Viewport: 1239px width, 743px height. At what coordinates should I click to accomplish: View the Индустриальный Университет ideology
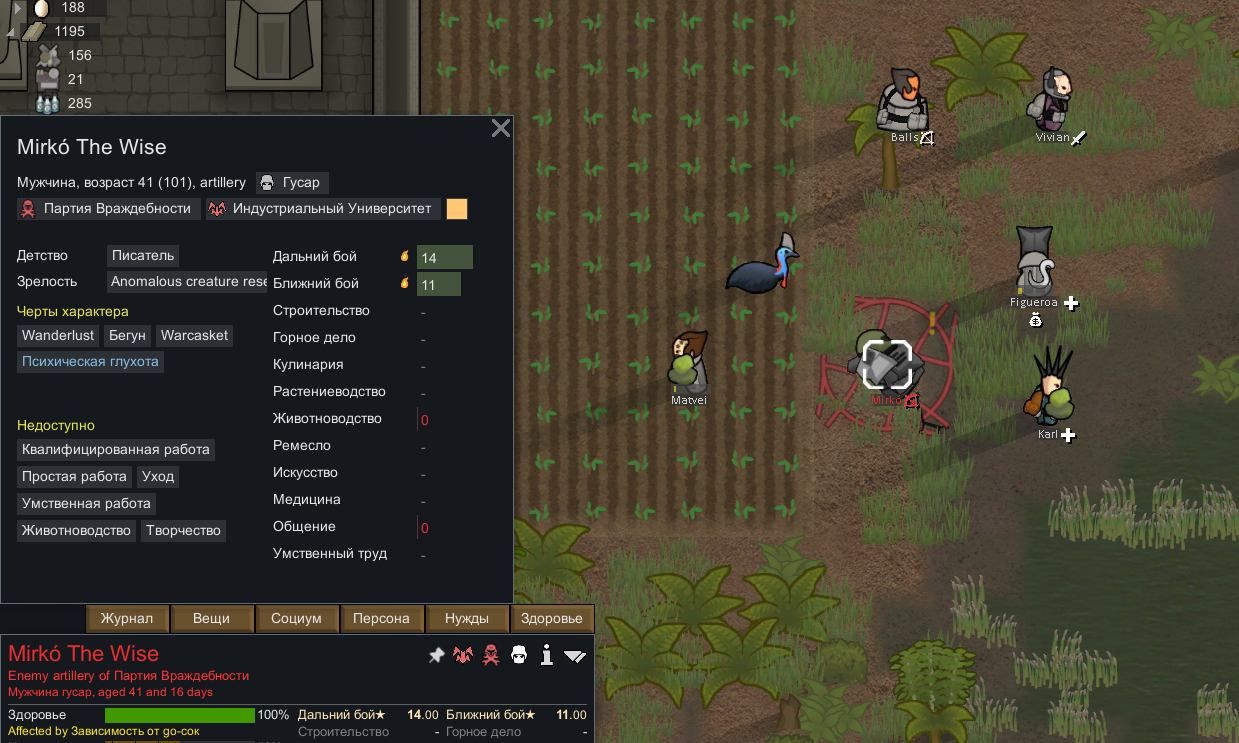pos(323,209)
